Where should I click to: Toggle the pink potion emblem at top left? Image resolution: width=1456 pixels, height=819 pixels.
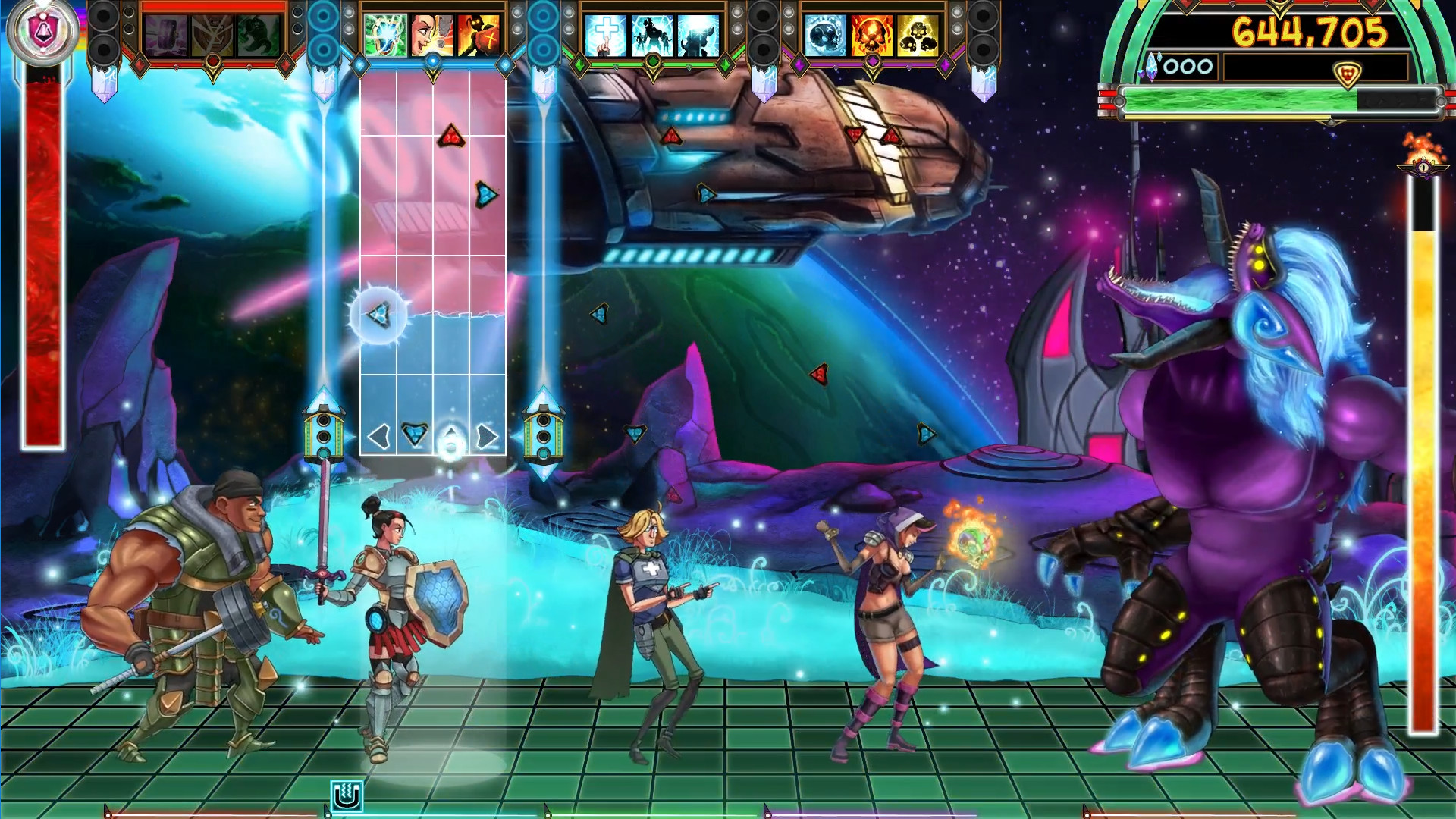pyautogui.click(x=44, y=29)
